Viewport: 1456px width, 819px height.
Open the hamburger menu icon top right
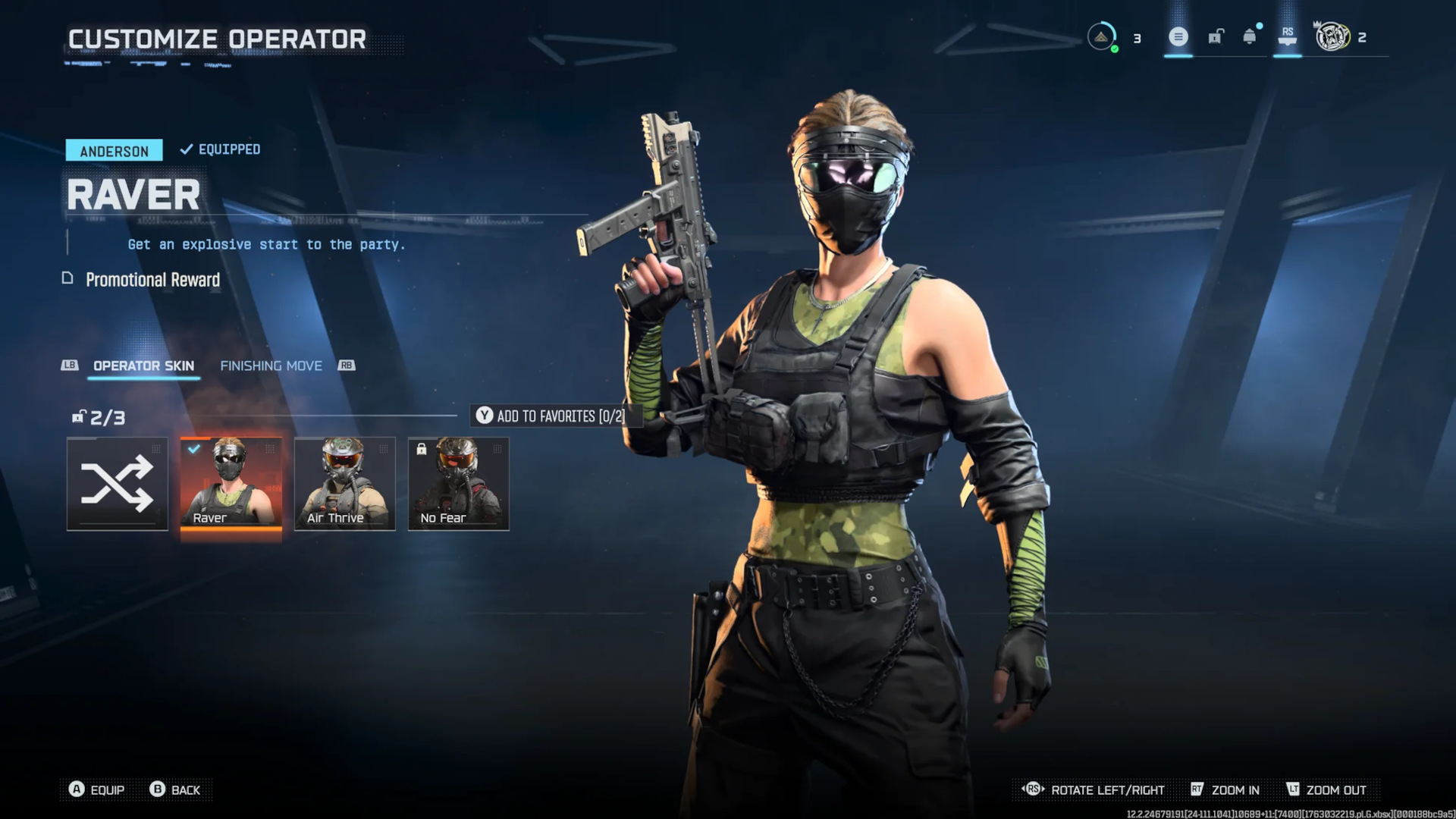tap(1178, 36)
